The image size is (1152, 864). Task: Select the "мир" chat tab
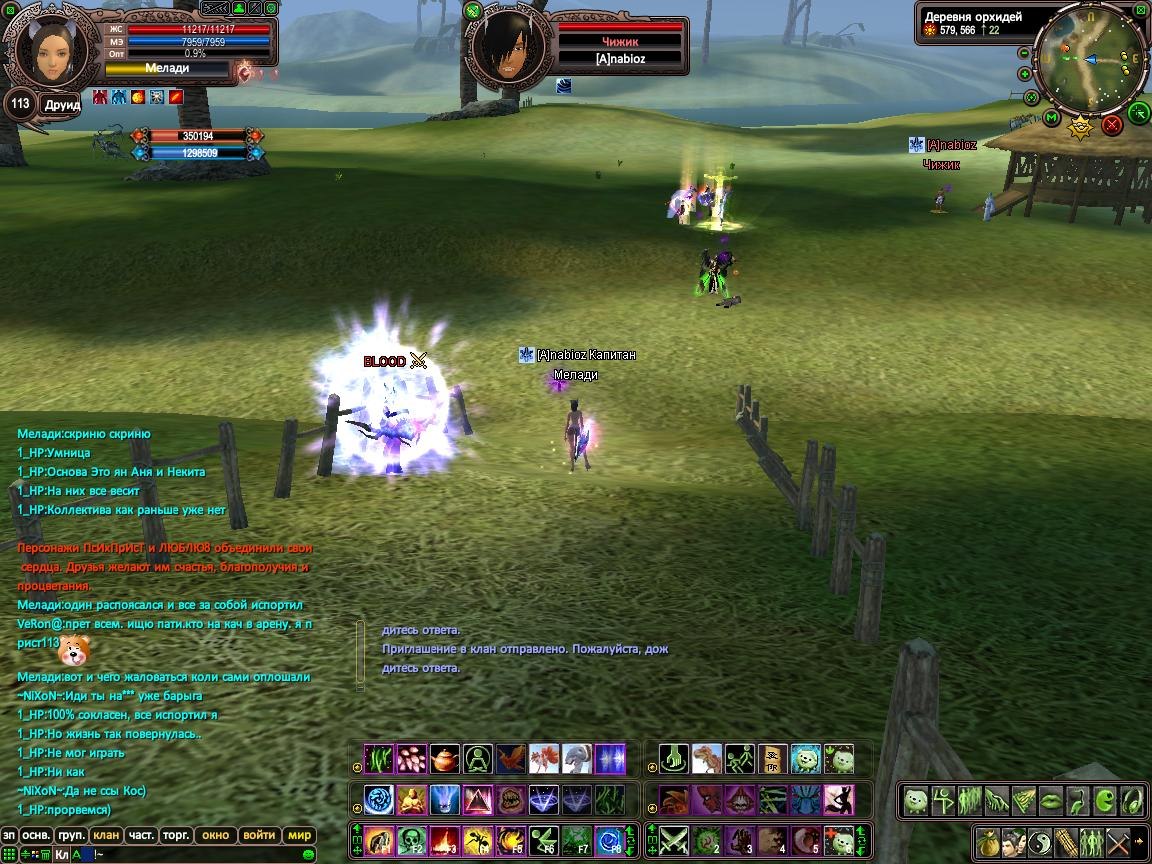[300, 835]
